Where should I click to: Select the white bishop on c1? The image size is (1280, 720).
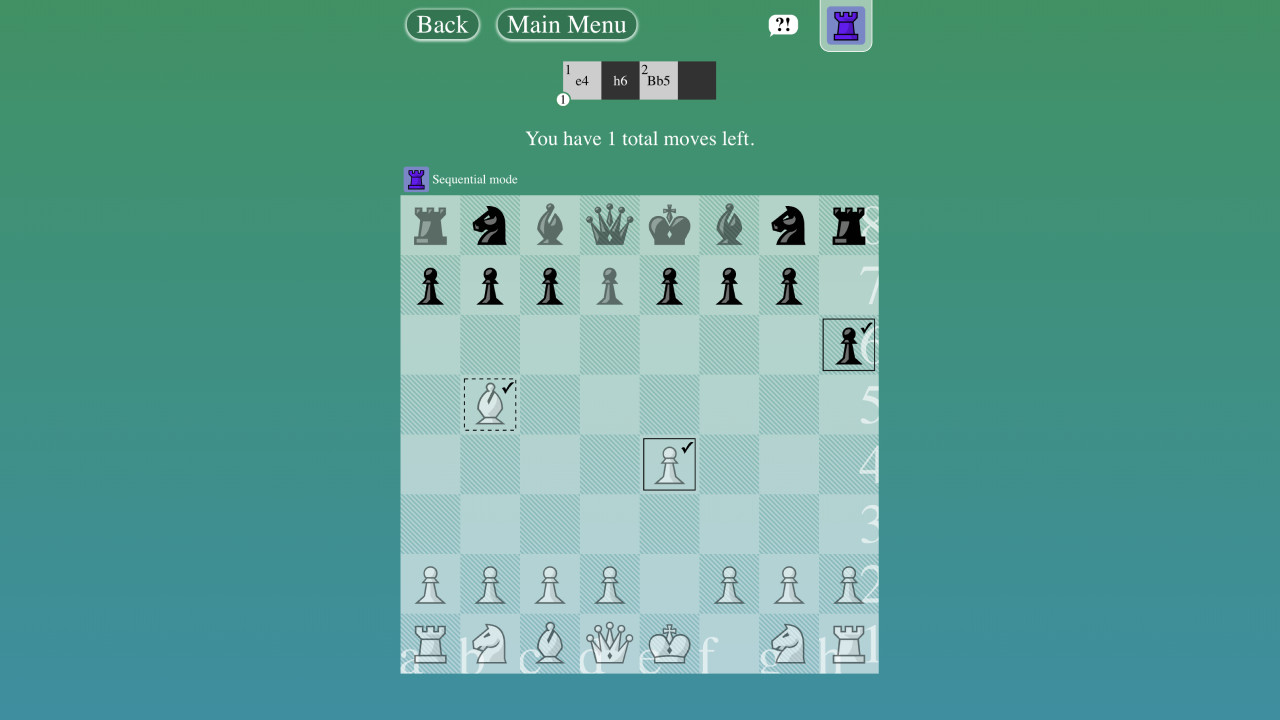click(549, 644)
